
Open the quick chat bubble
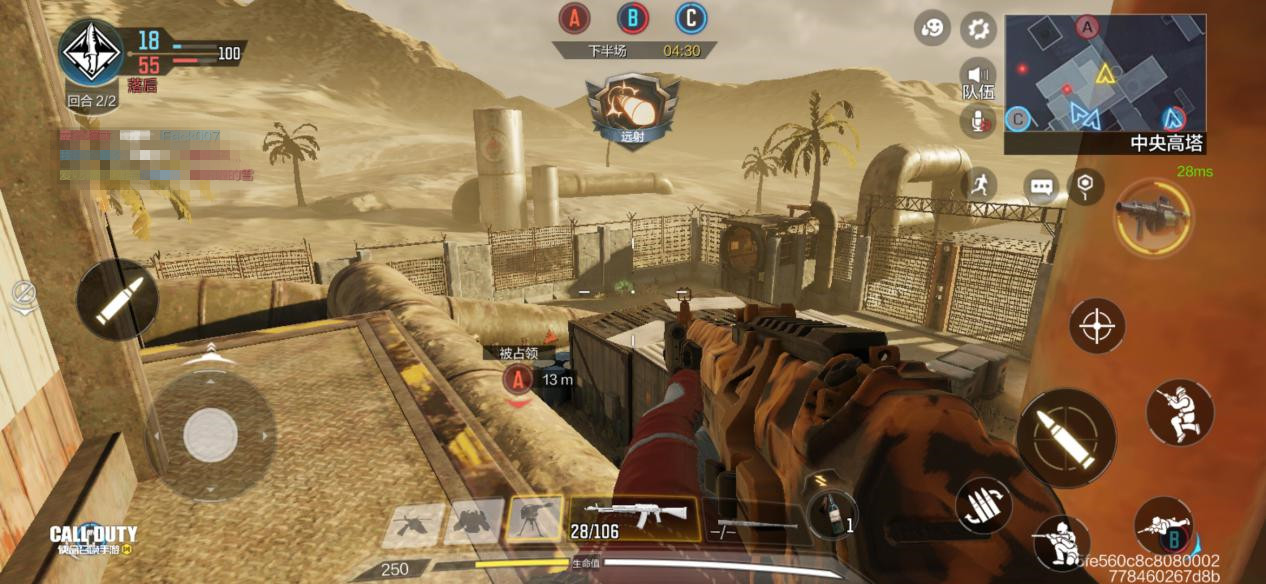tap(1041, 186)
